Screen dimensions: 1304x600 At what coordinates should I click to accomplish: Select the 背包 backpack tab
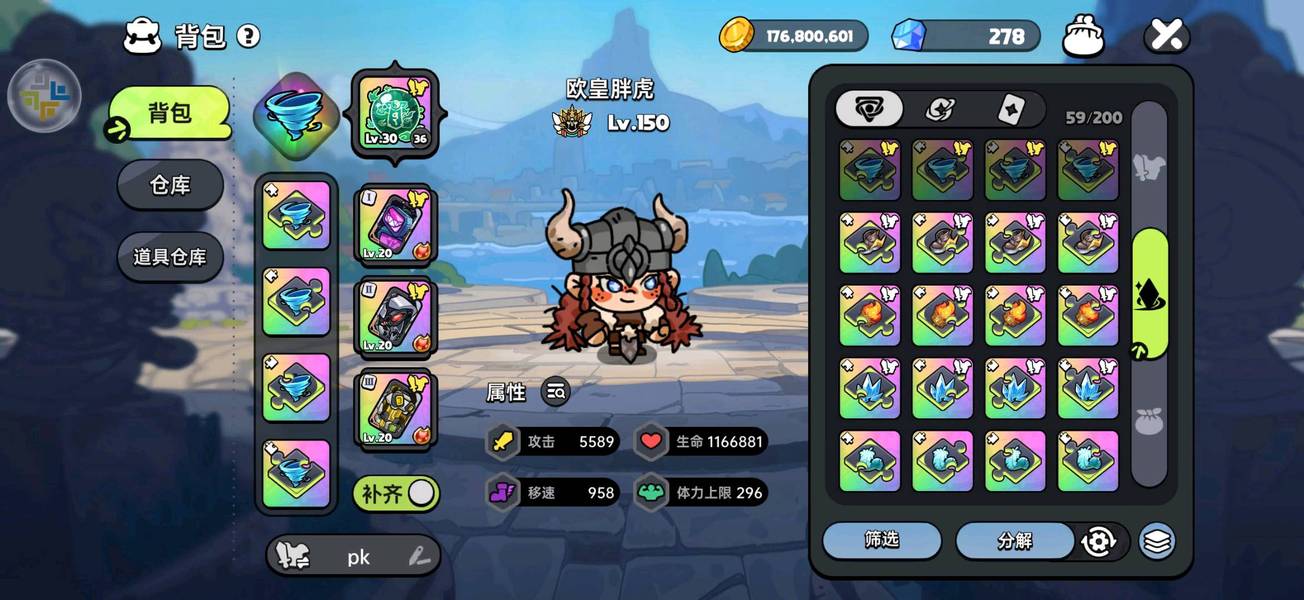(x=170, y=112)
